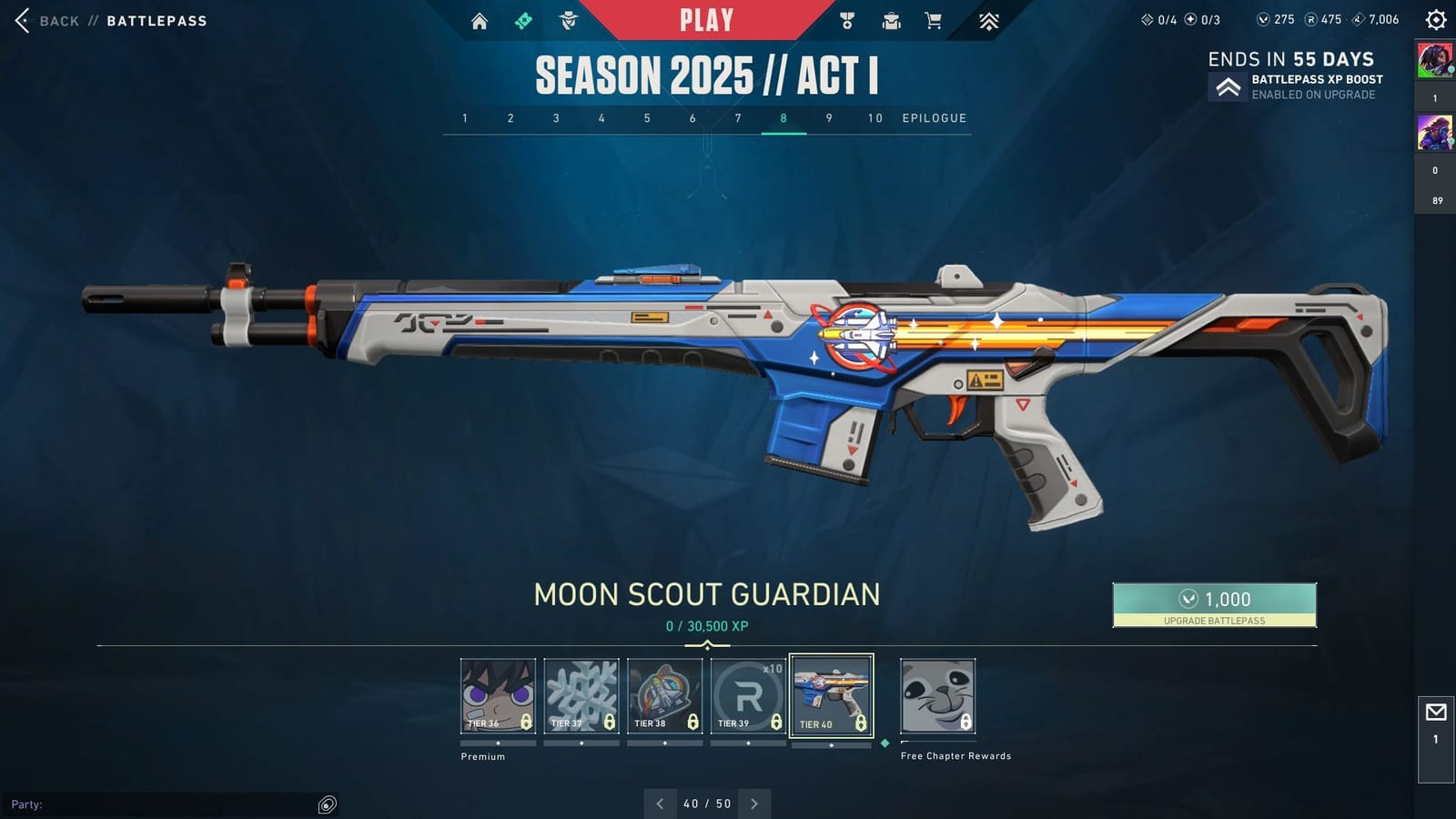This screenshot has height=819, width=1456.
Task: Open the Battlepass ticket icon
Action: point(522,18)
